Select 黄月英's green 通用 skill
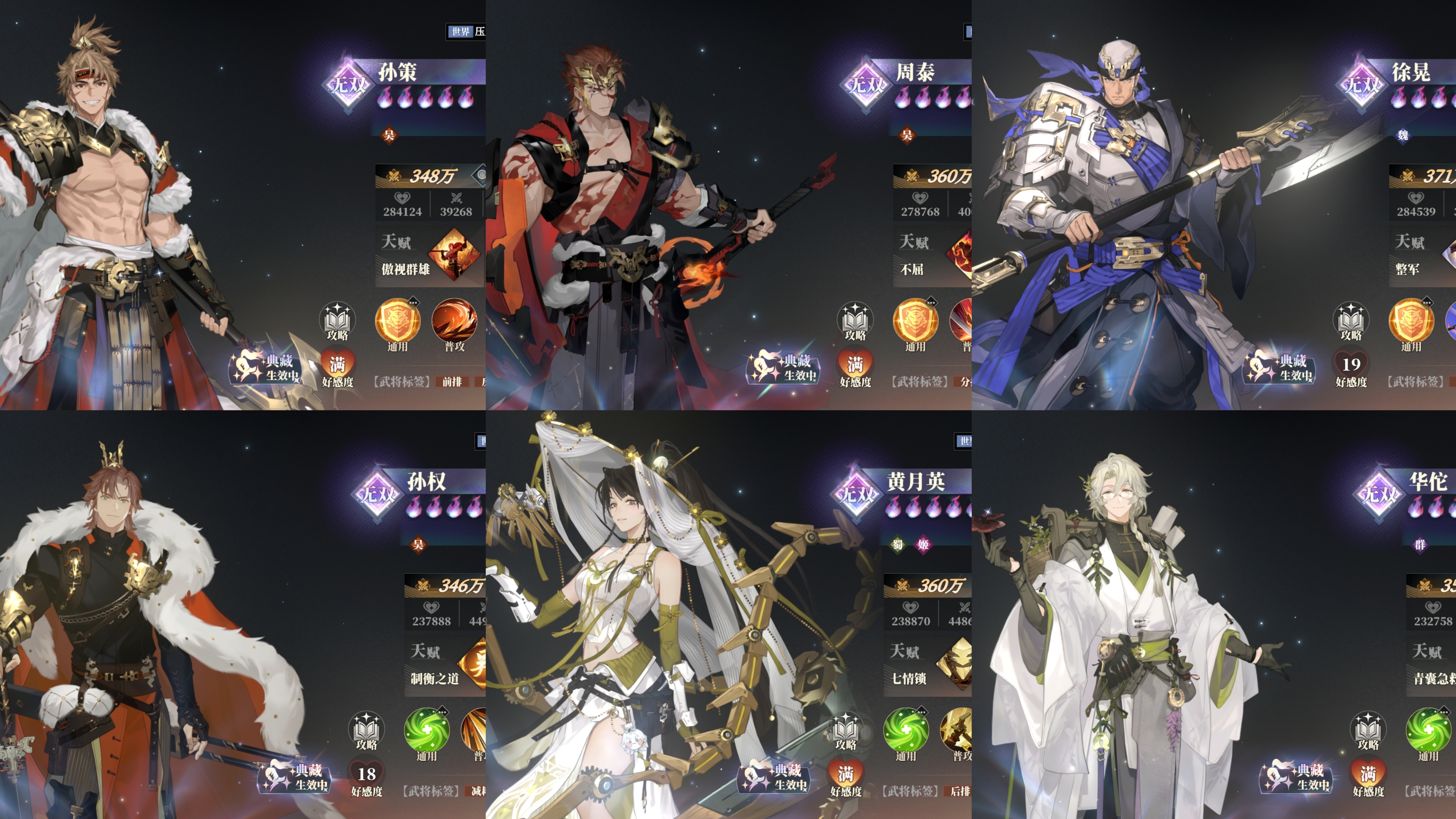Image resolution: width=1456 pixels, height=819 pixels. [x=905, y=730]
